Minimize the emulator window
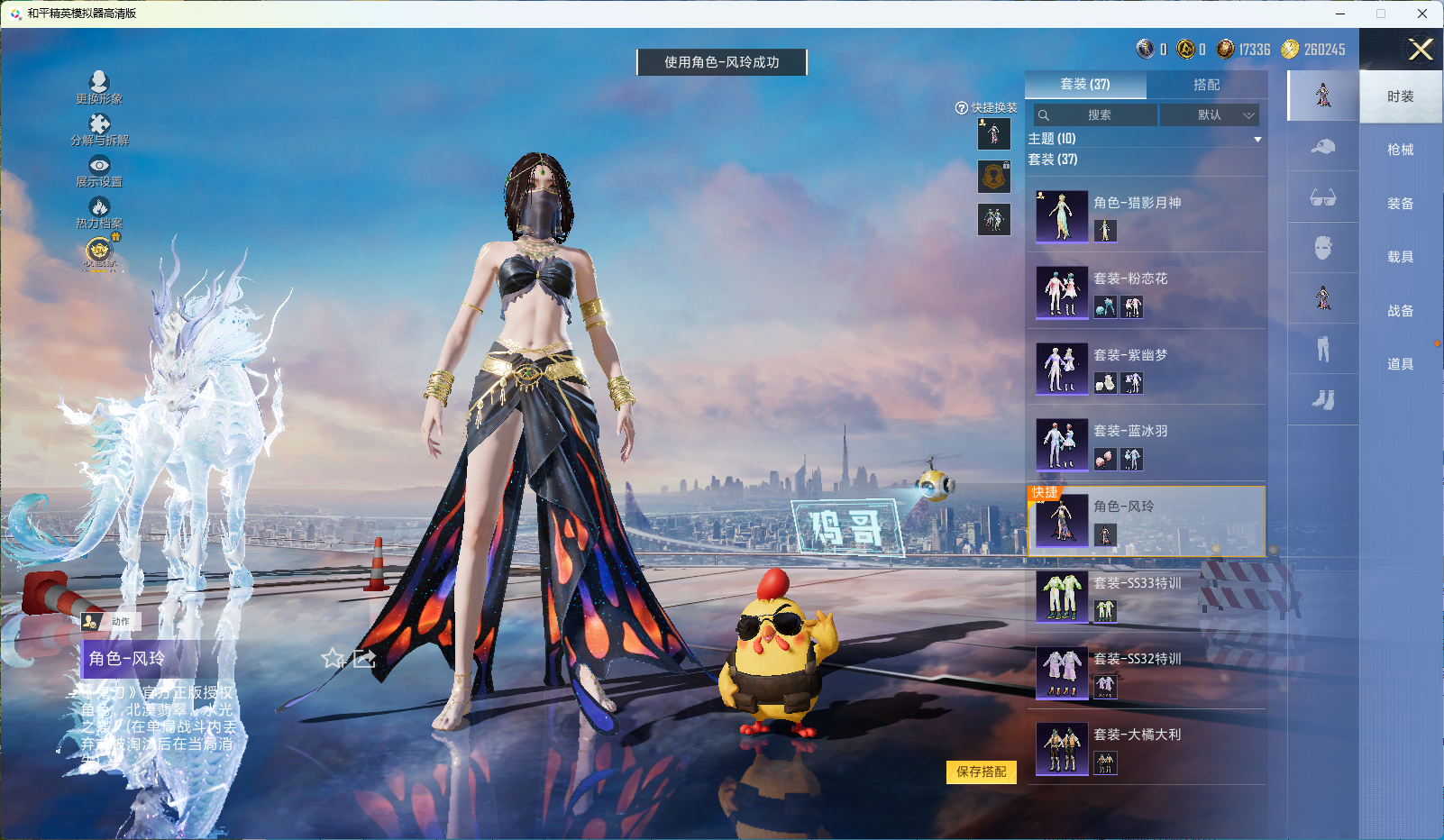The width and height of the screenshot is (1444, 840). coord(1340,14)
